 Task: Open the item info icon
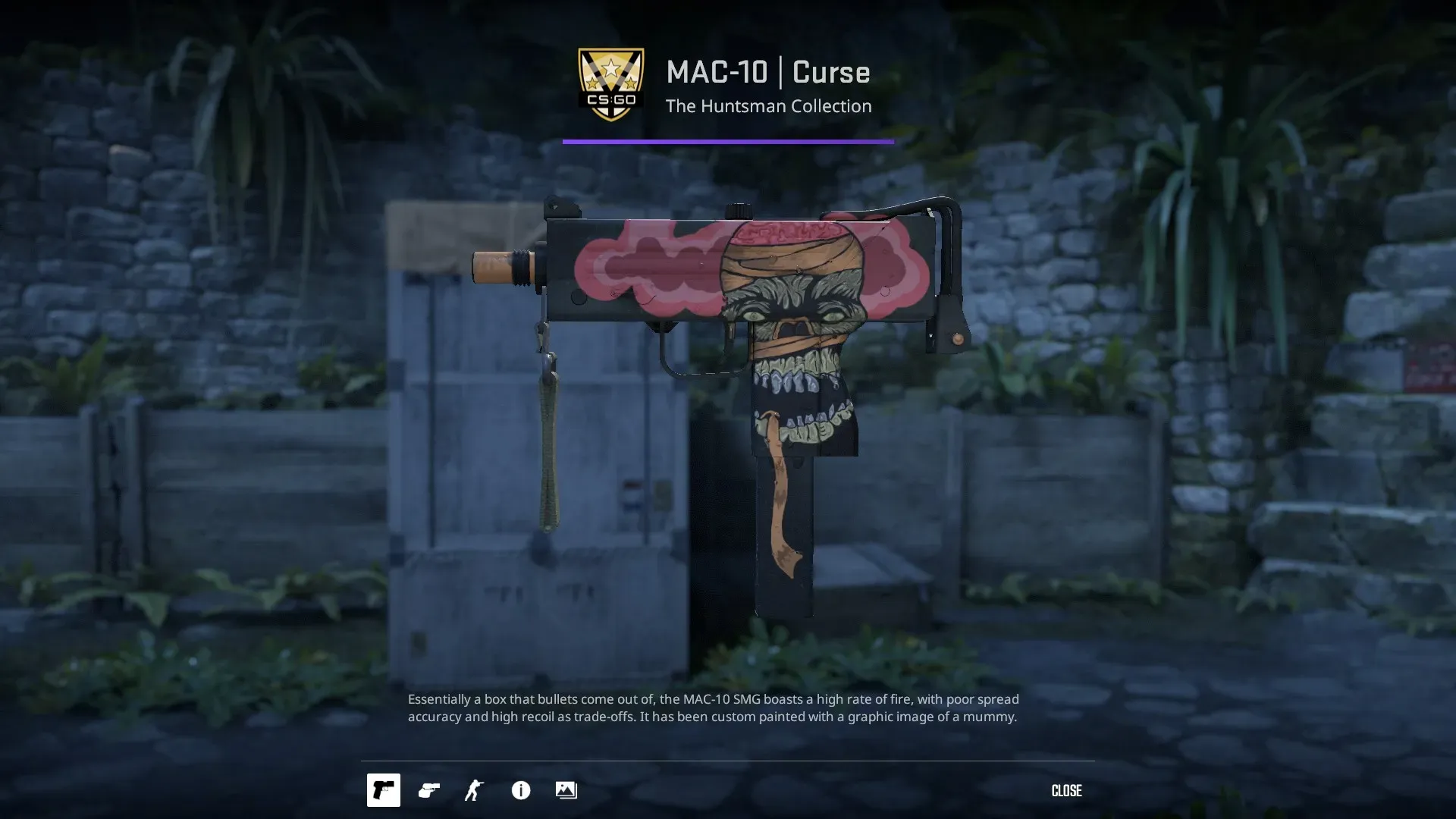(x=520, y=790)
